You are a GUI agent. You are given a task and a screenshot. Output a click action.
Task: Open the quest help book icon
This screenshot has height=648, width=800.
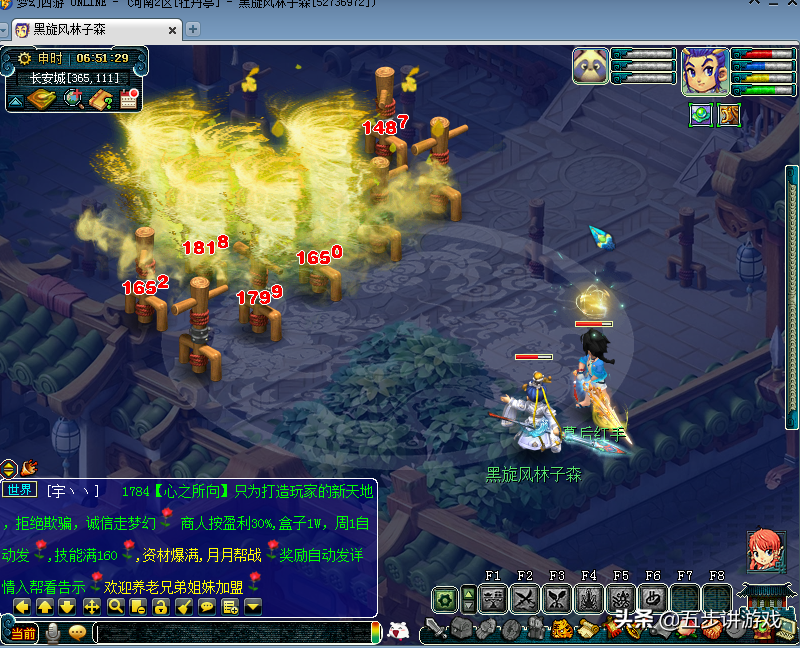pyautogui.click(x=101, y=98)
